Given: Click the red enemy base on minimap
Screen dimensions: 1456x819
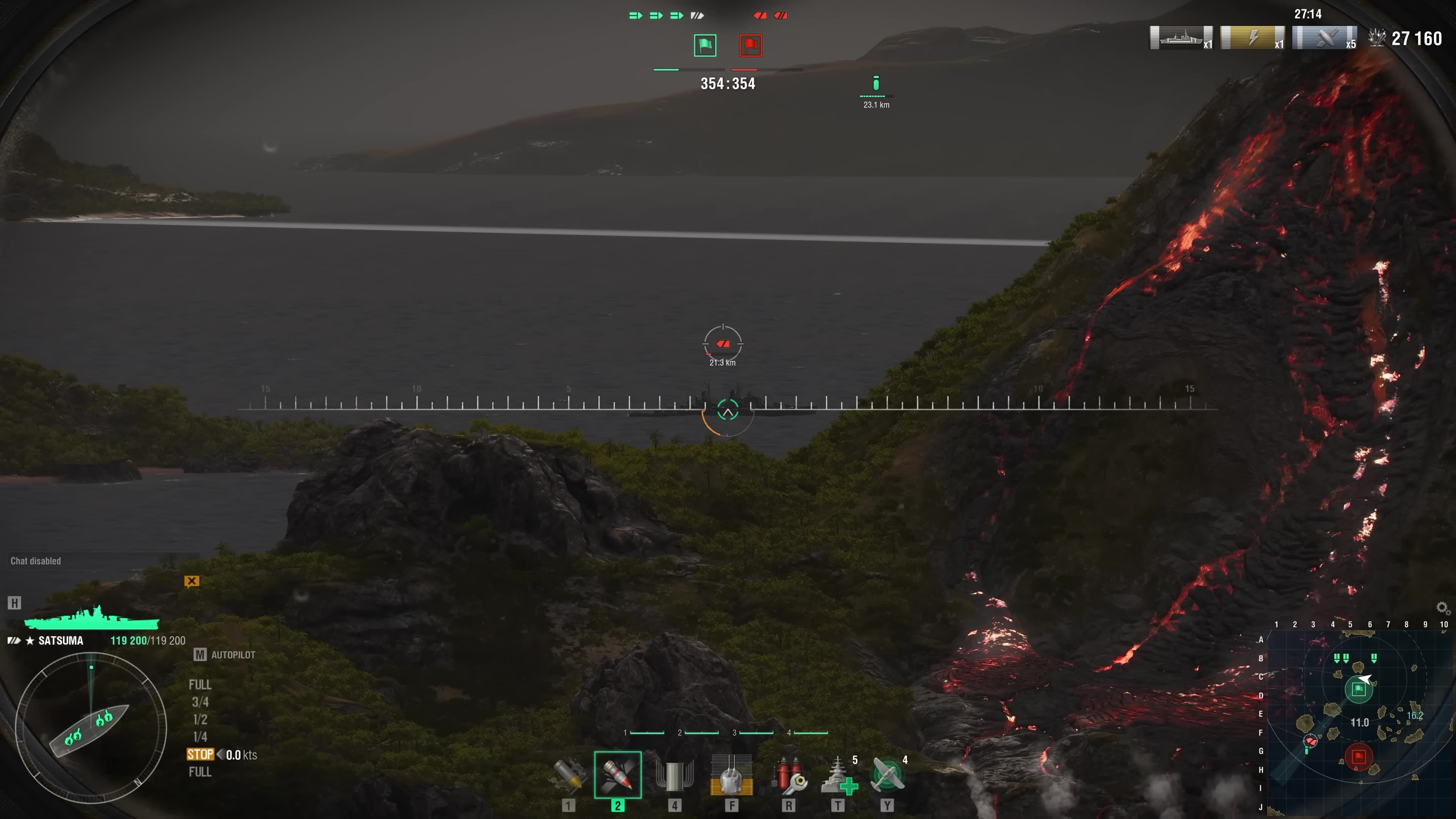Looking at the screenshot, I should pos(1358,756).
